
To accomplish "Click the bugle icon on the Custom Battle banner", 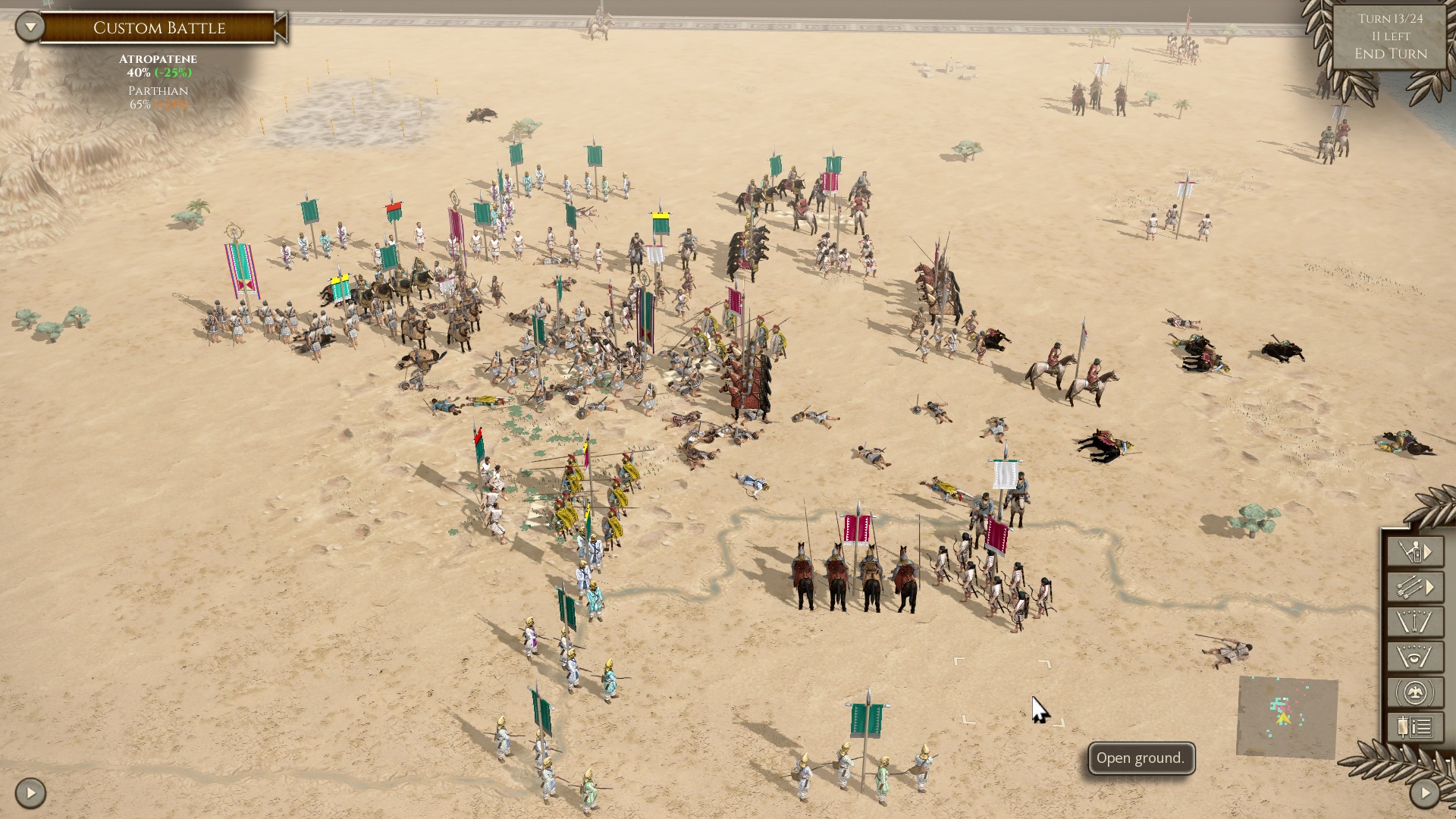I will pos(281,27).
